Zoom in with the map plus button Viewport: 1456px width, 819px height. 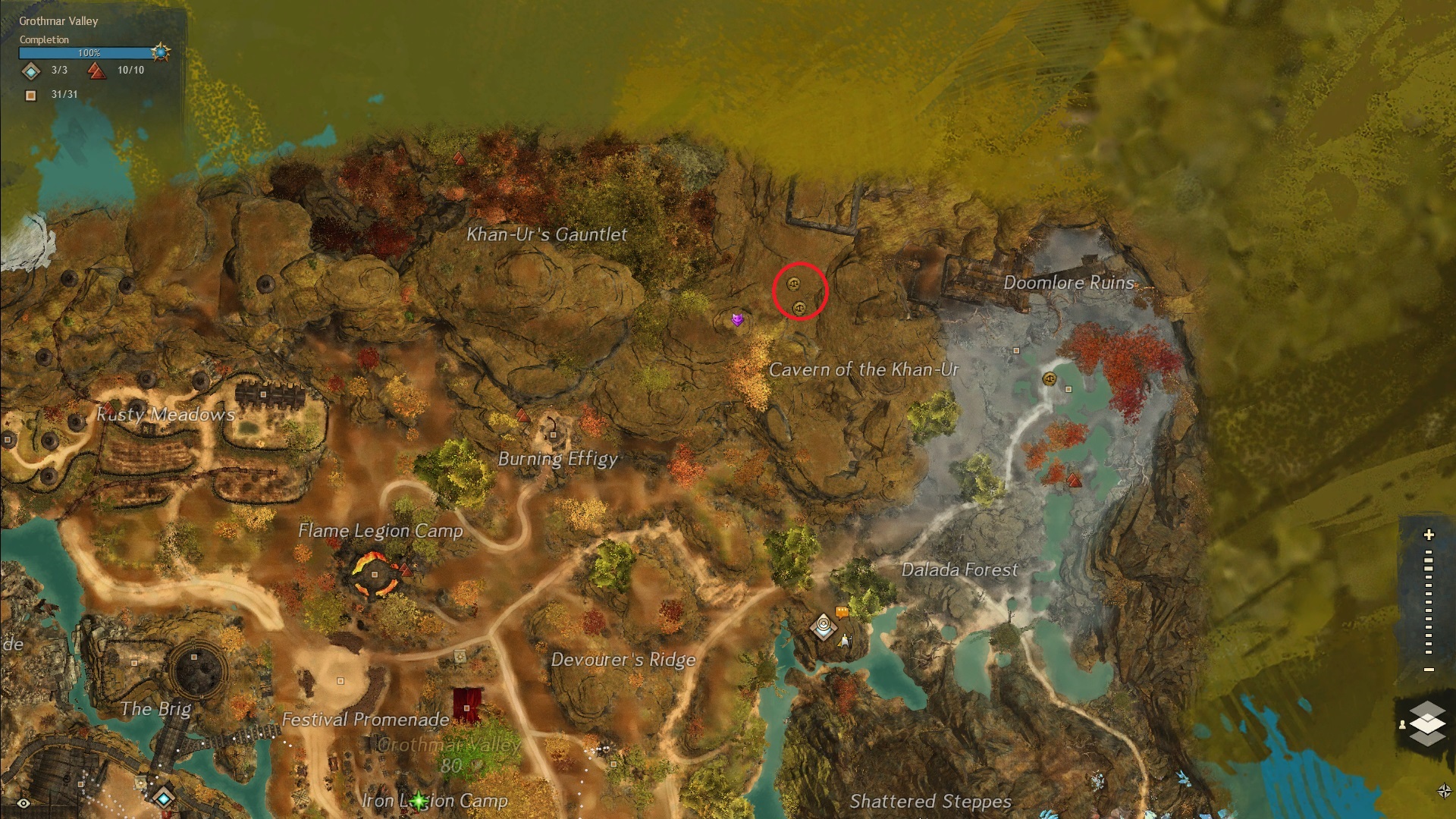point(1429,535)
